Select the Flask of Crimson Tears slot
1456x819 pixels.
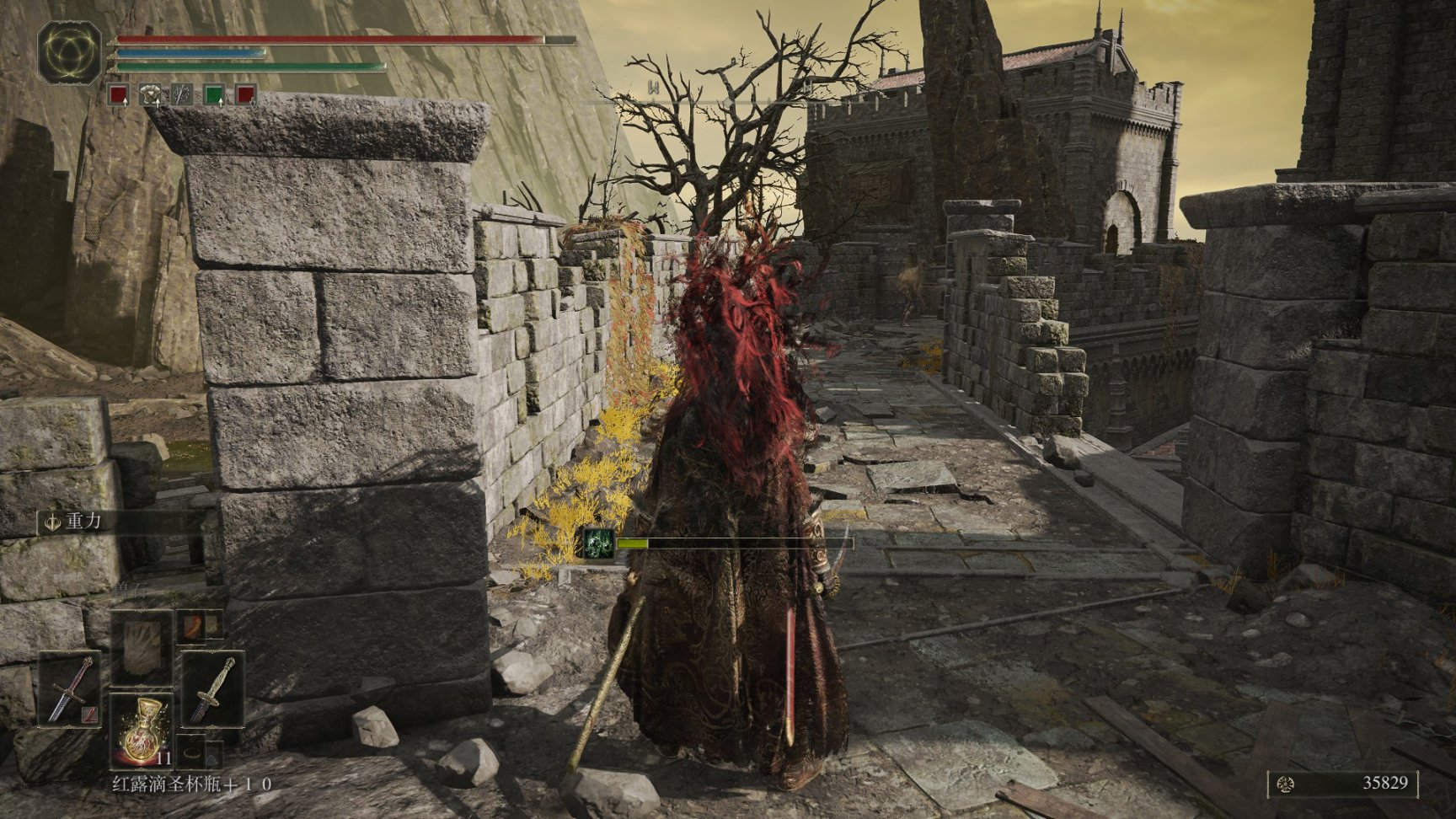(x=140, y=730)
